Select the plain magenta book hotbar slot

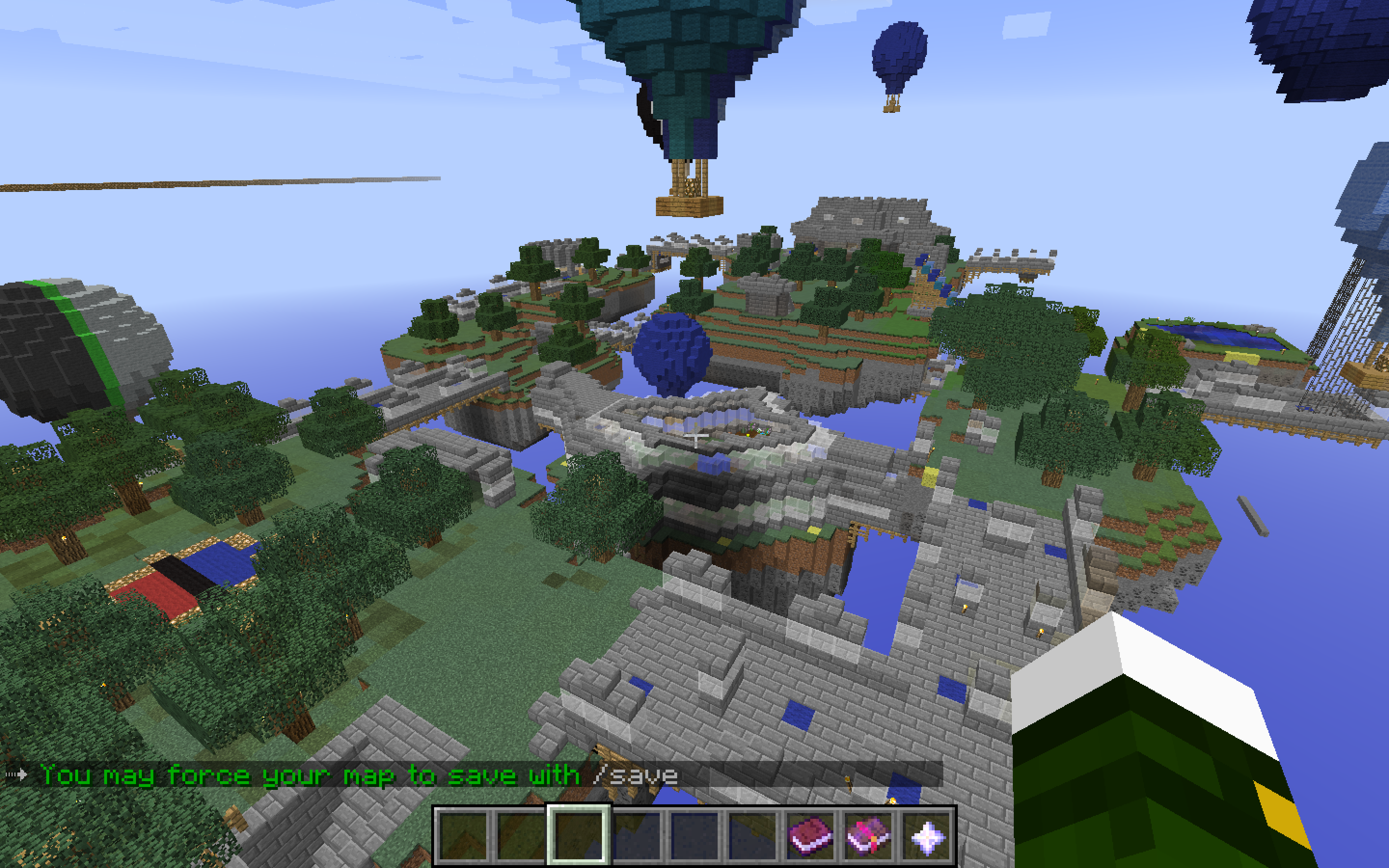point(810,835)
